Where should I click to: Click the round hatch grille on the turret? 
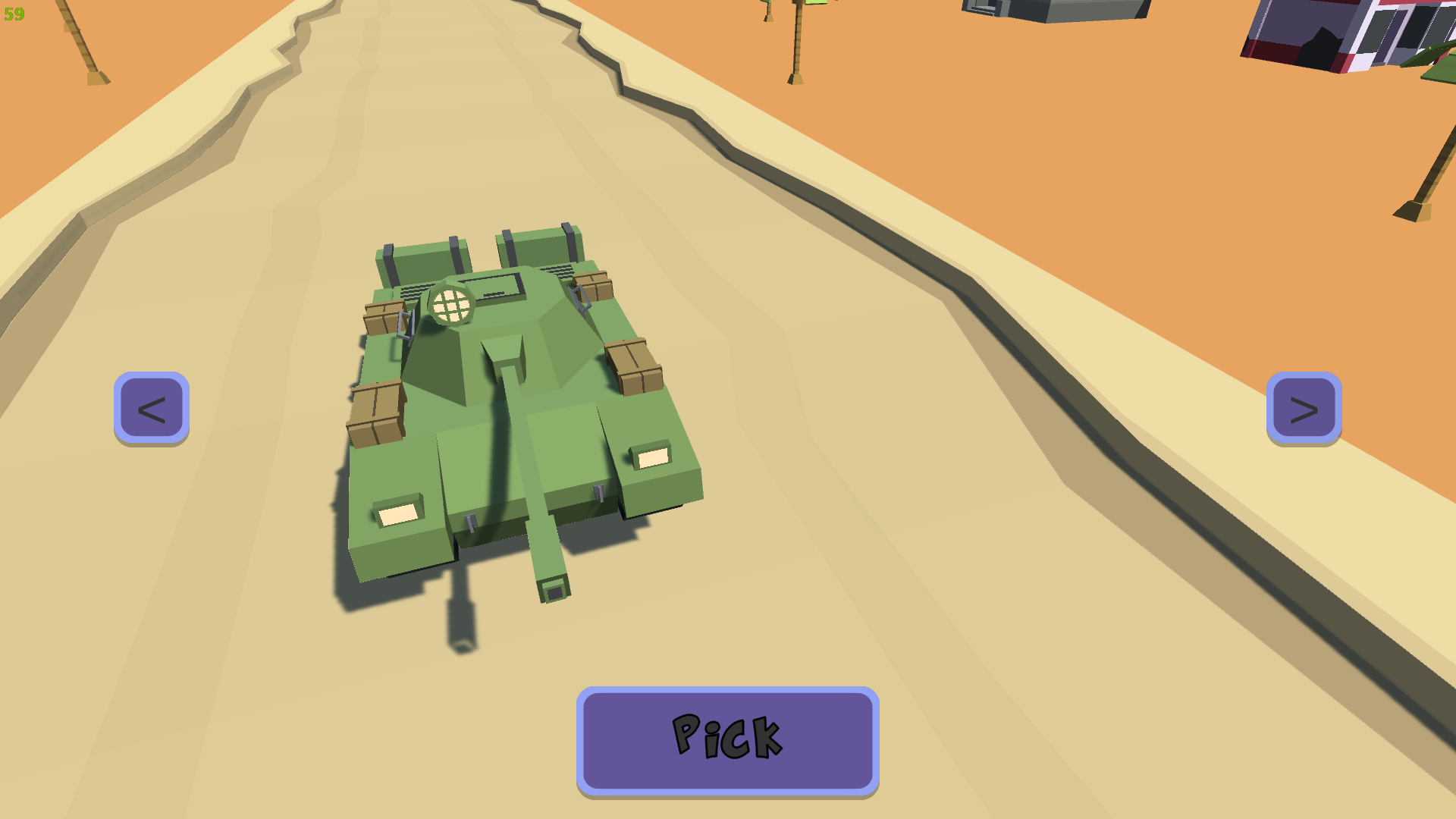(x=451, y=303)
